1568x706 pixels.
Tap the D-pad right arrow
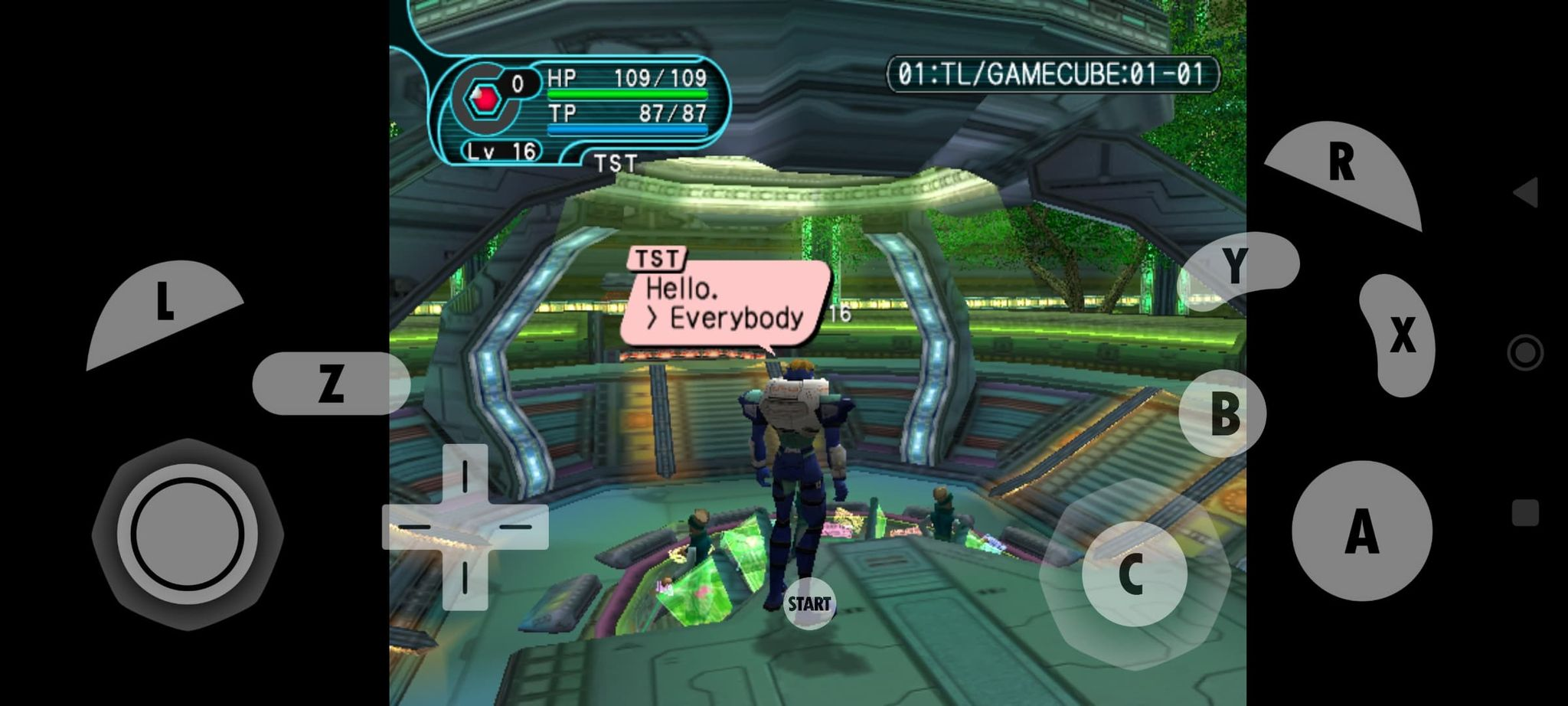click(518, 527)
